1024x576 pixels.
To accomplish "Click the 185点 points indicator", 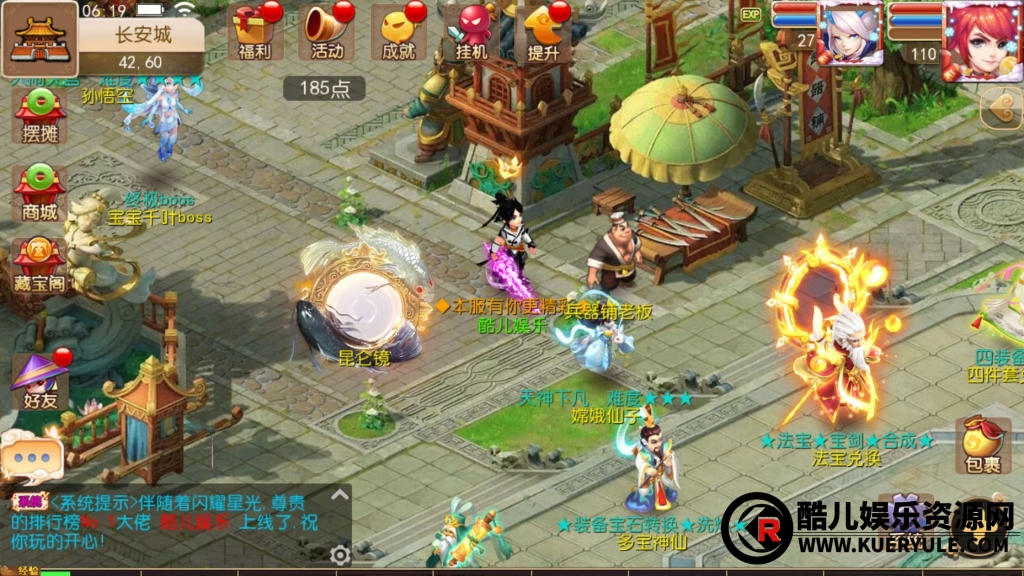I will [324, 88].
